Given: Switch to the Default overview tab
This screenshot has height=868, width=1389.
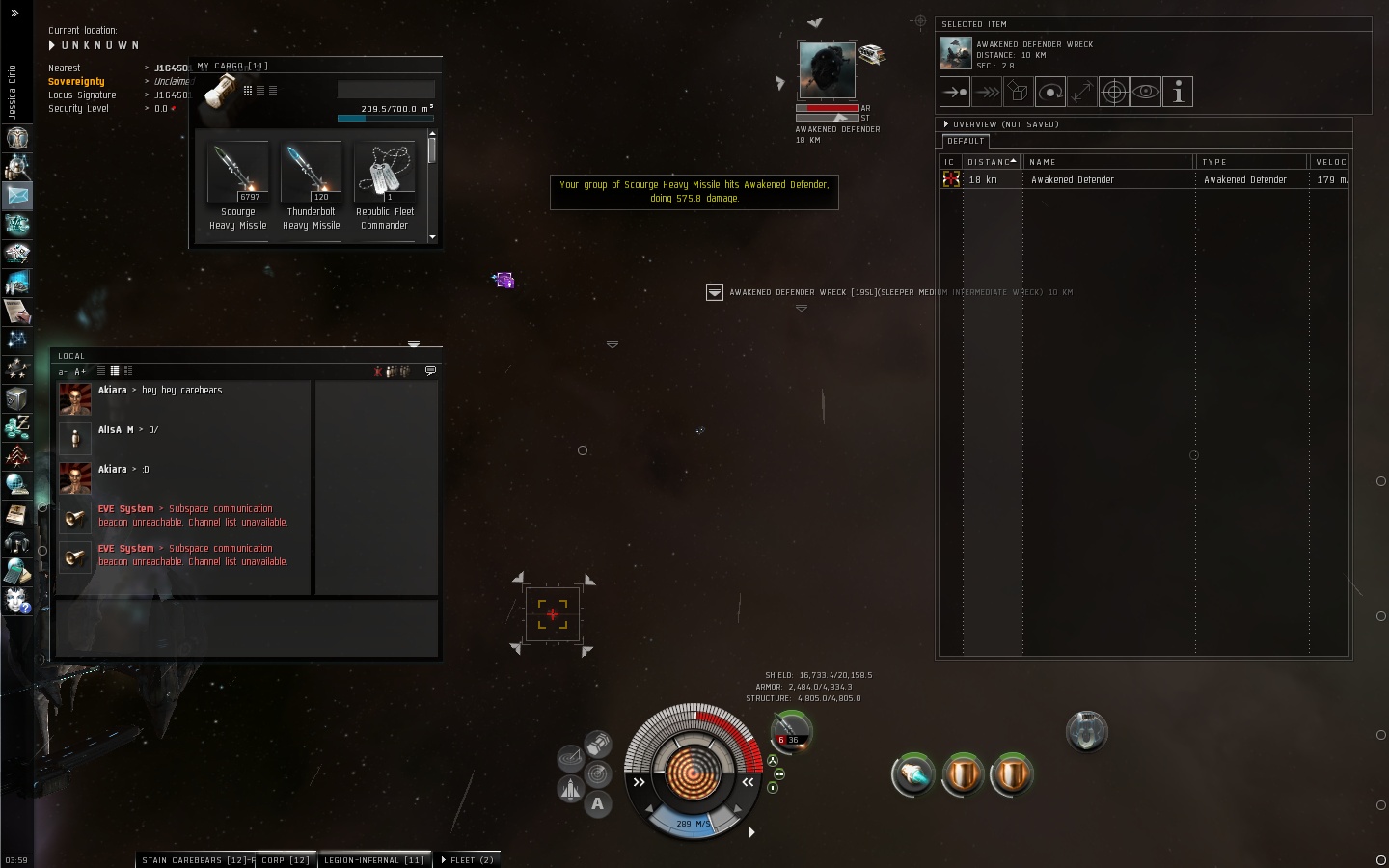Looking at the screenshot, I should pyautogui.click(x=966, y=141).
